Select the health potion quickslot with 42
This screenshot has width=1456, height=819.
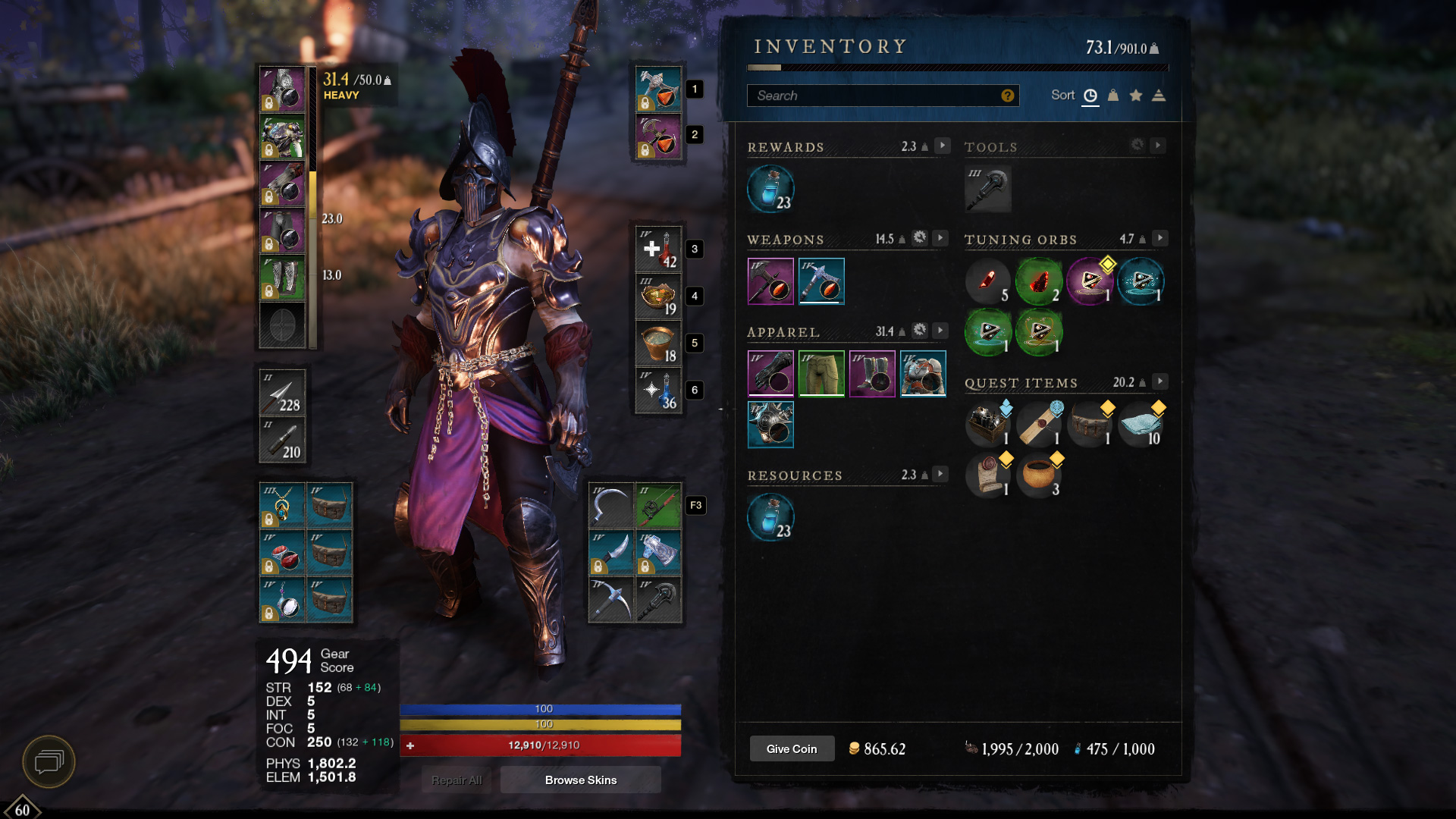pos(658,249)
